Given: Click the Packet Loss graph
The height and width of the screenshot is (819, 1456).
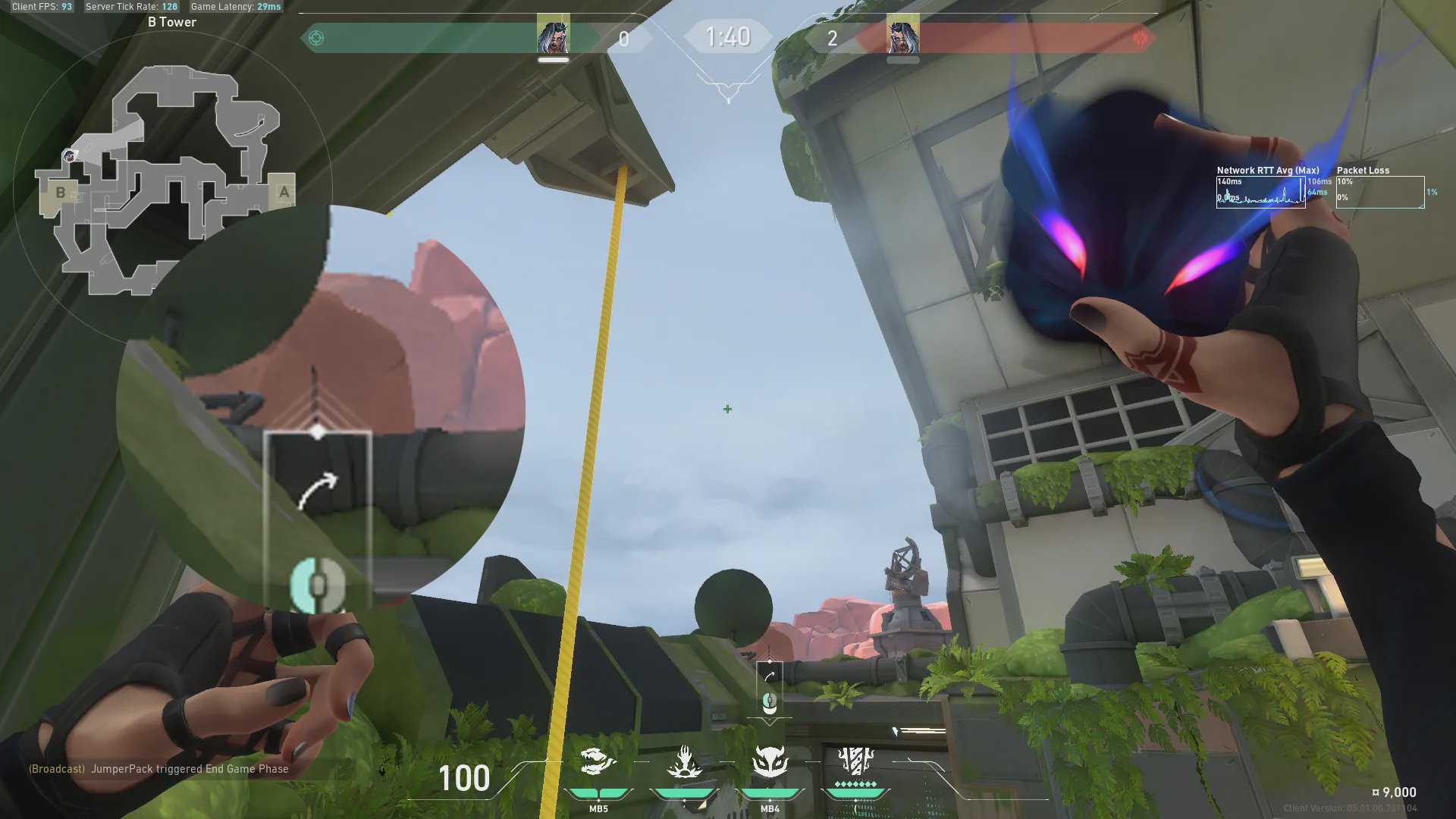Looking at the screenshot, I should click(1380, 192).
